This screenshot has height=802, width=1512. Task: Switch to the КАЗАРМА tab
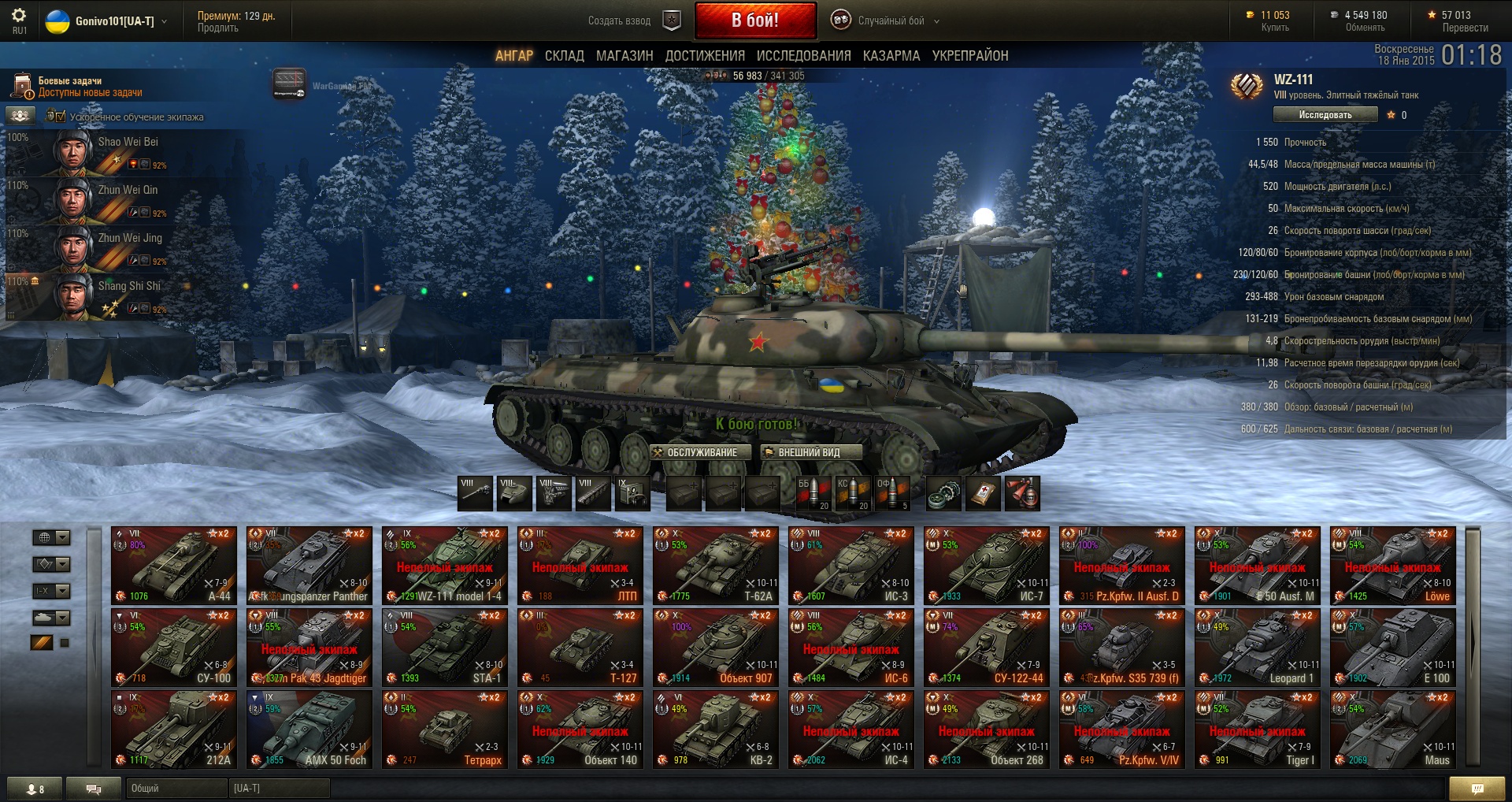tap(891, 56)
